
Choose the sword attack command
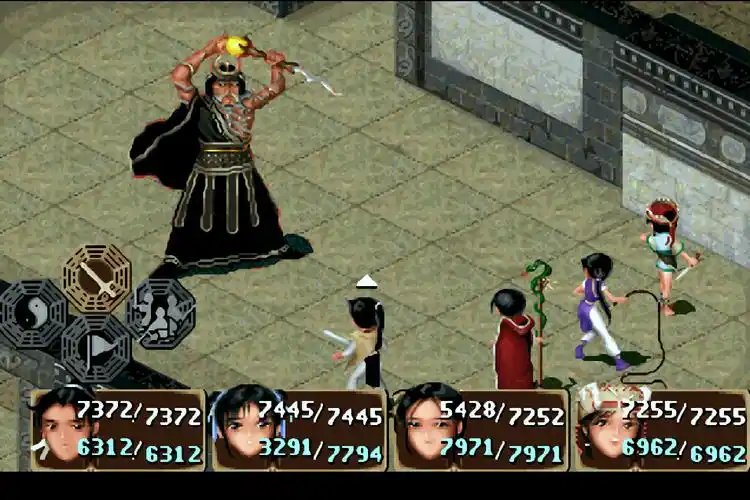click(x=97, y=277)
